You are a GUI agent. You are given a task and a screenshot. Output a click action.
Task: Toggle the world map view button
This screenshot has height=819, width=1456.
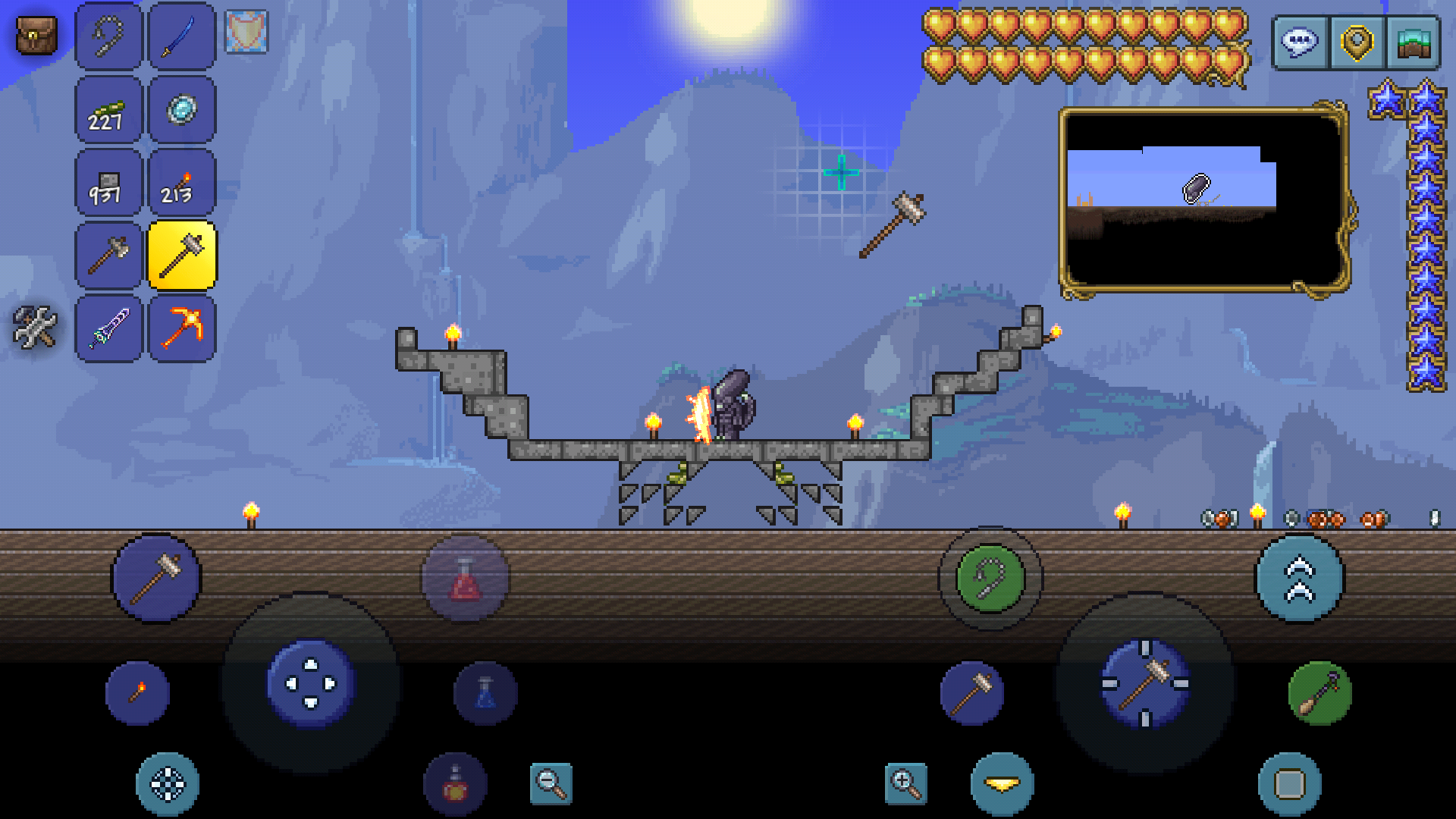coord(1413,42)
